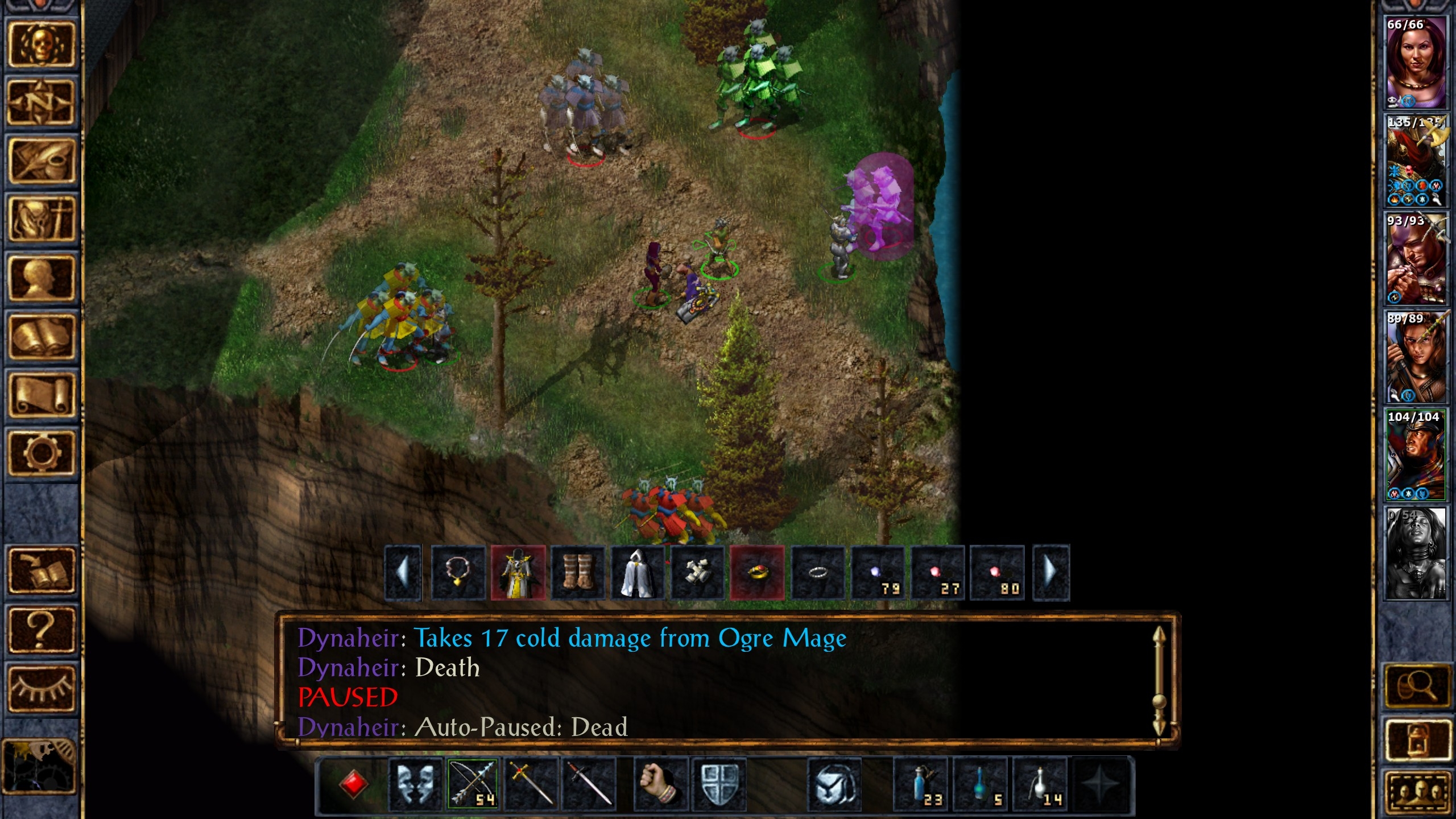Select the 104/104 helmeted character portrait
The image size is (1456, 819).
coord(1415,454)
